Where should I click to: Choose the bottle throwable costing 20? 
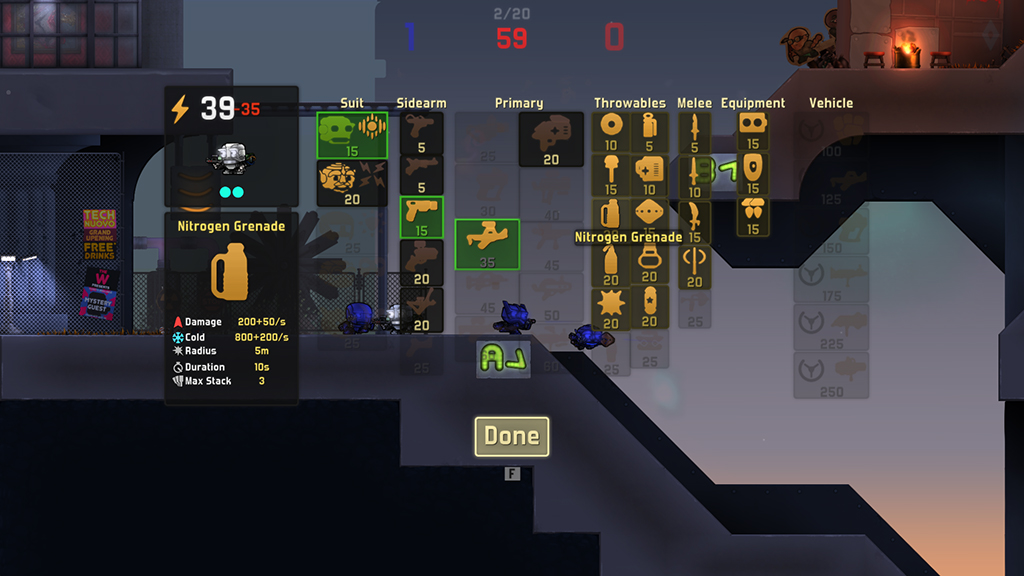pos(610,263)
